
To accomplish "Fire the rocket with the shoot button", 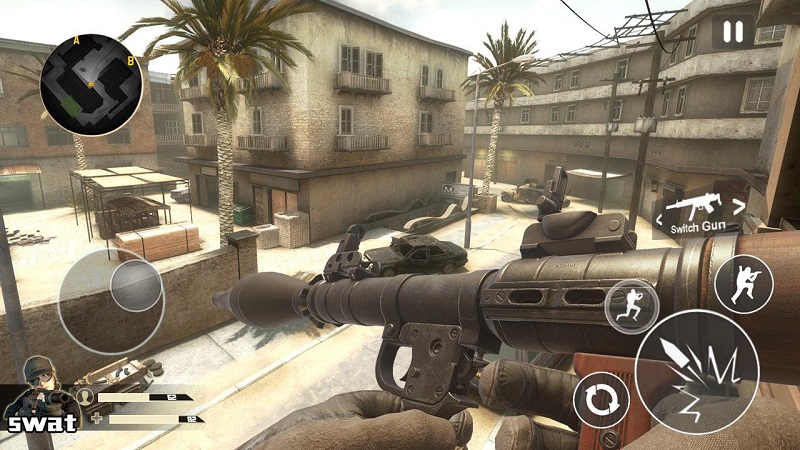I will click(x=696, y=371).
